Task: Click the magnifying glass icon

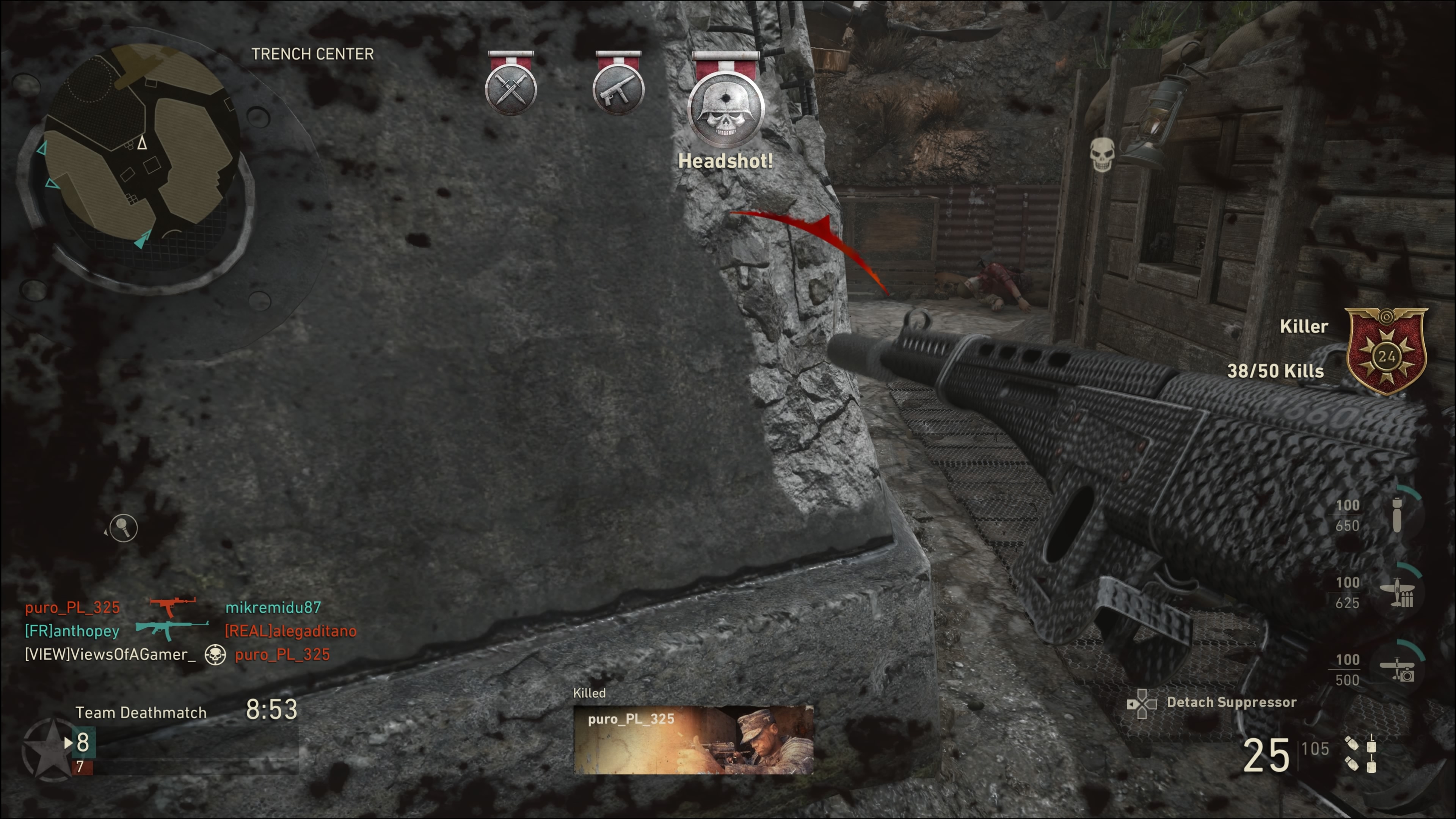Action: [122, 528]
